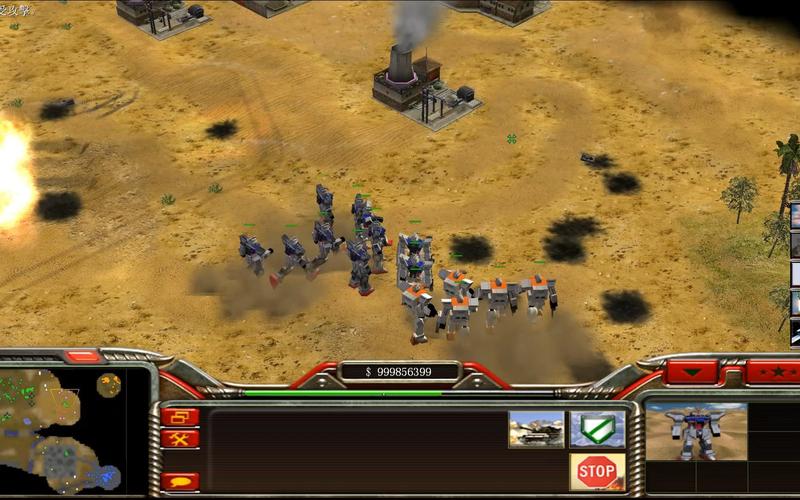Open the general's star powers button

point(771,373)
